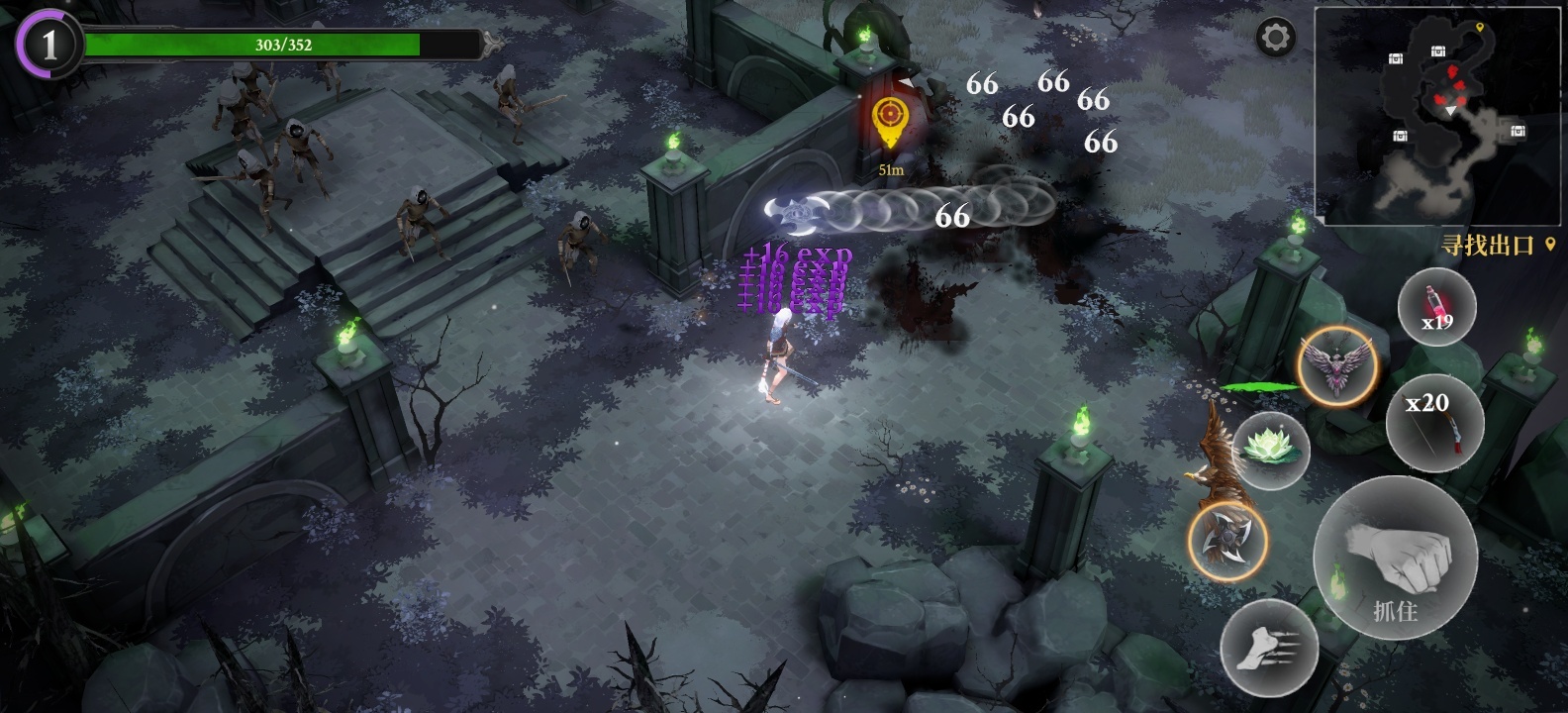
Task: Cast the lotus flower ability
Action: tap(1272, 451)
